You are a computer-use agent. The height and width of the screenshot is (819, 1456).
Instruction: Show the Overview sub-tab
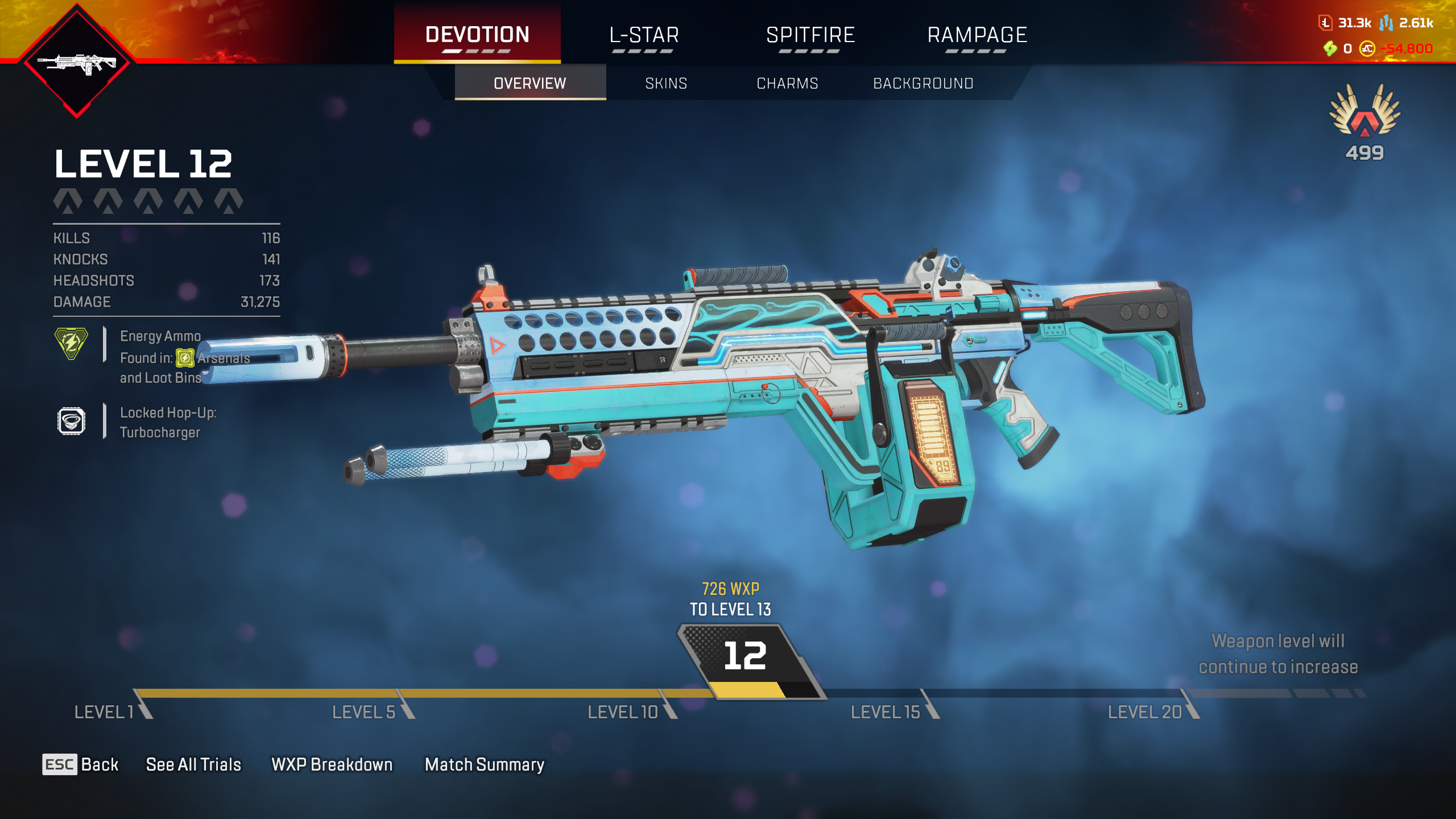pos(530,84)
